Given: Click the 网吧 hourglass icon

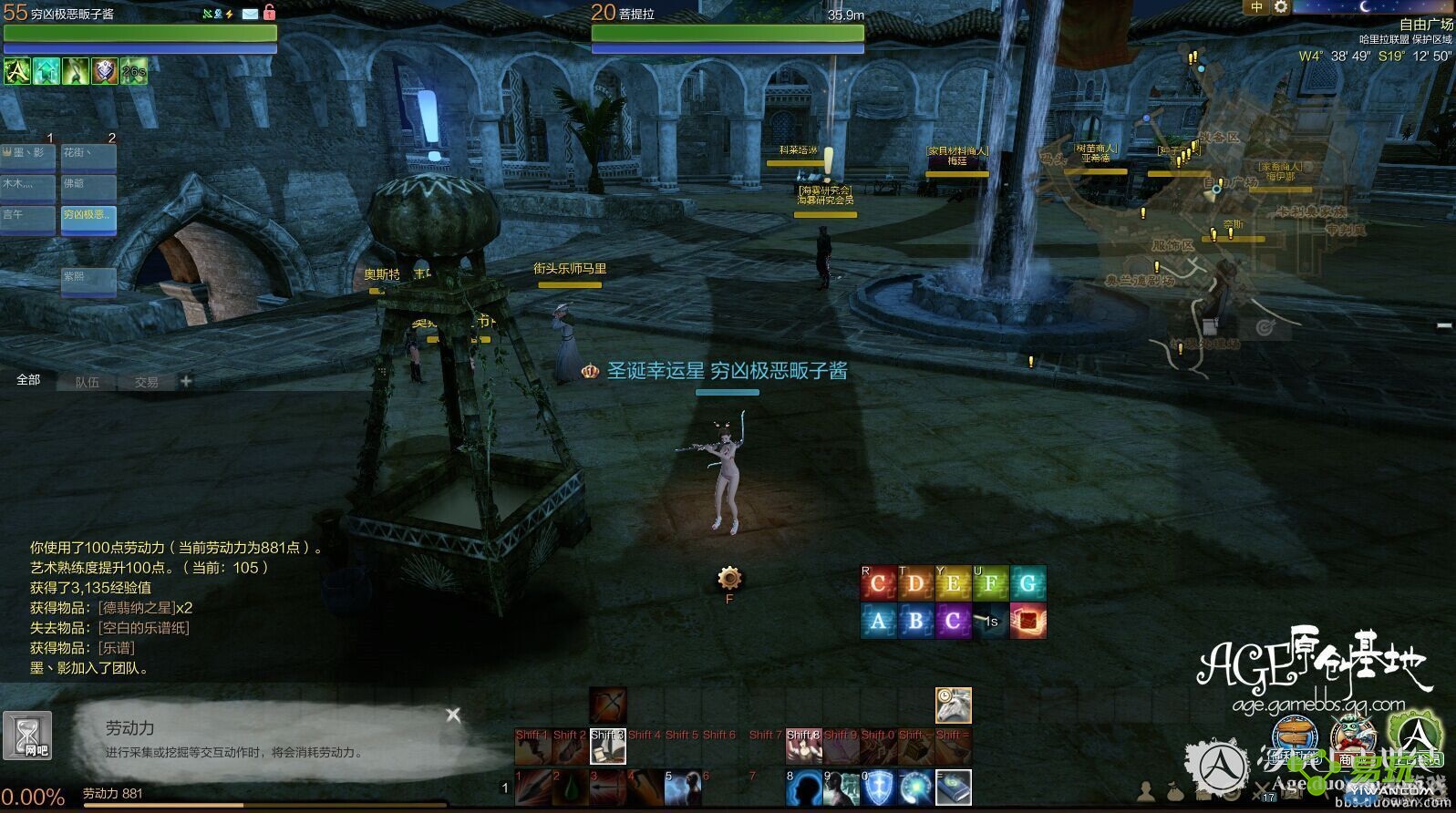Looking at the screenshot, I should 27,735.
